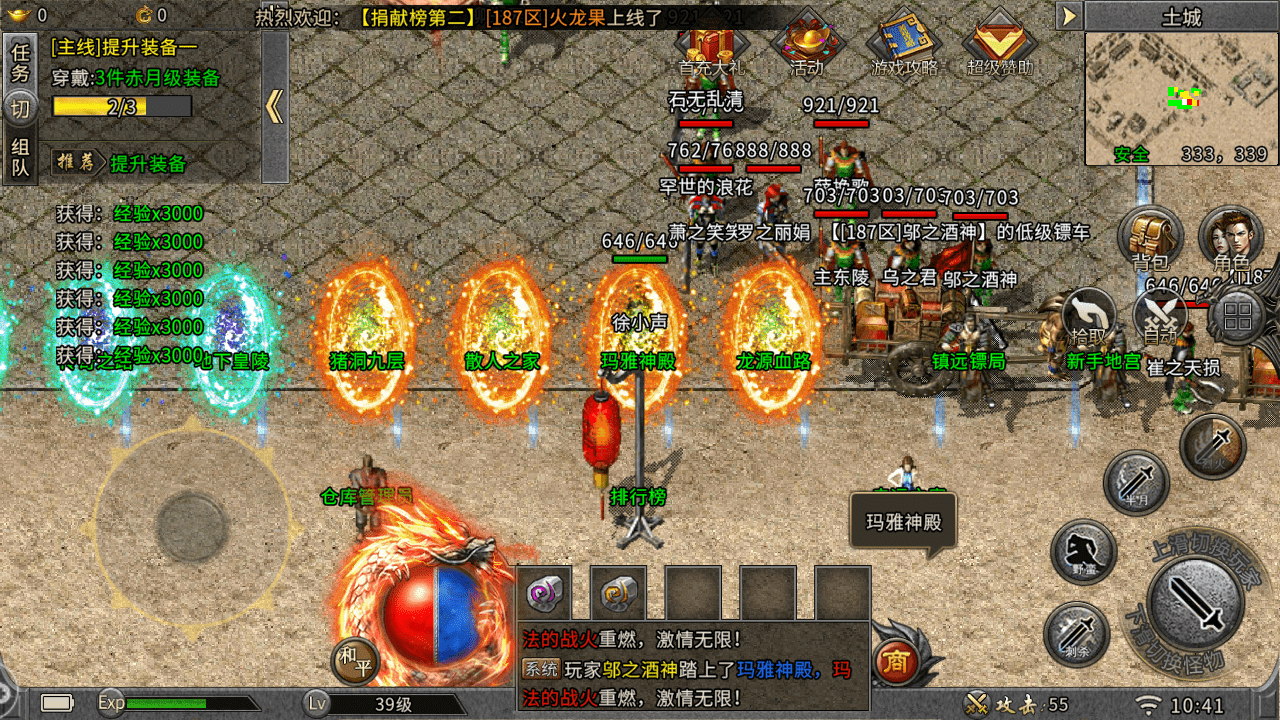Switch to the 组队 team tab
1280x720 pixels.
[20, 159]
